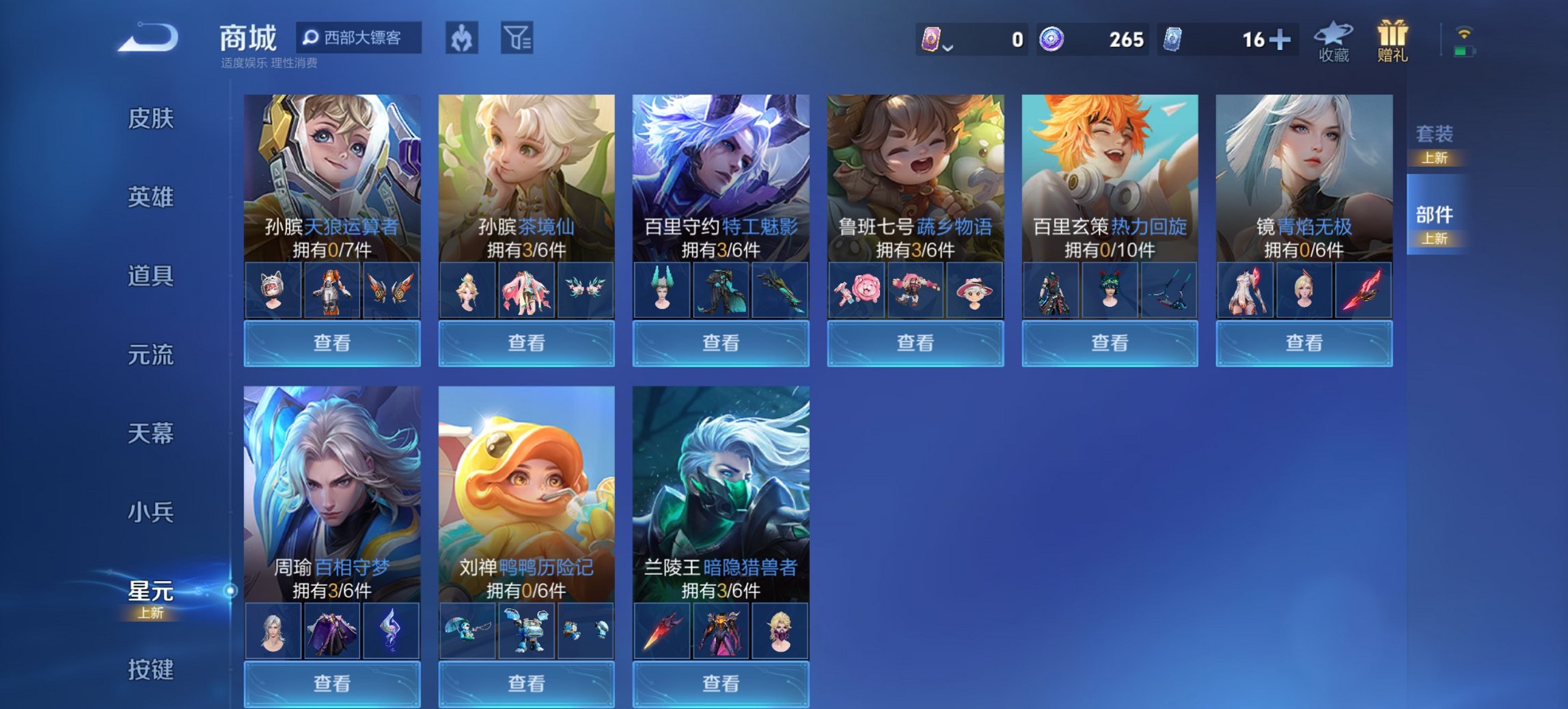Viewport: 1568px width, 709px height.
Task: Click 查看 under 兰陵王暗隐猎兽者
Action: click(x=721, y=685)
